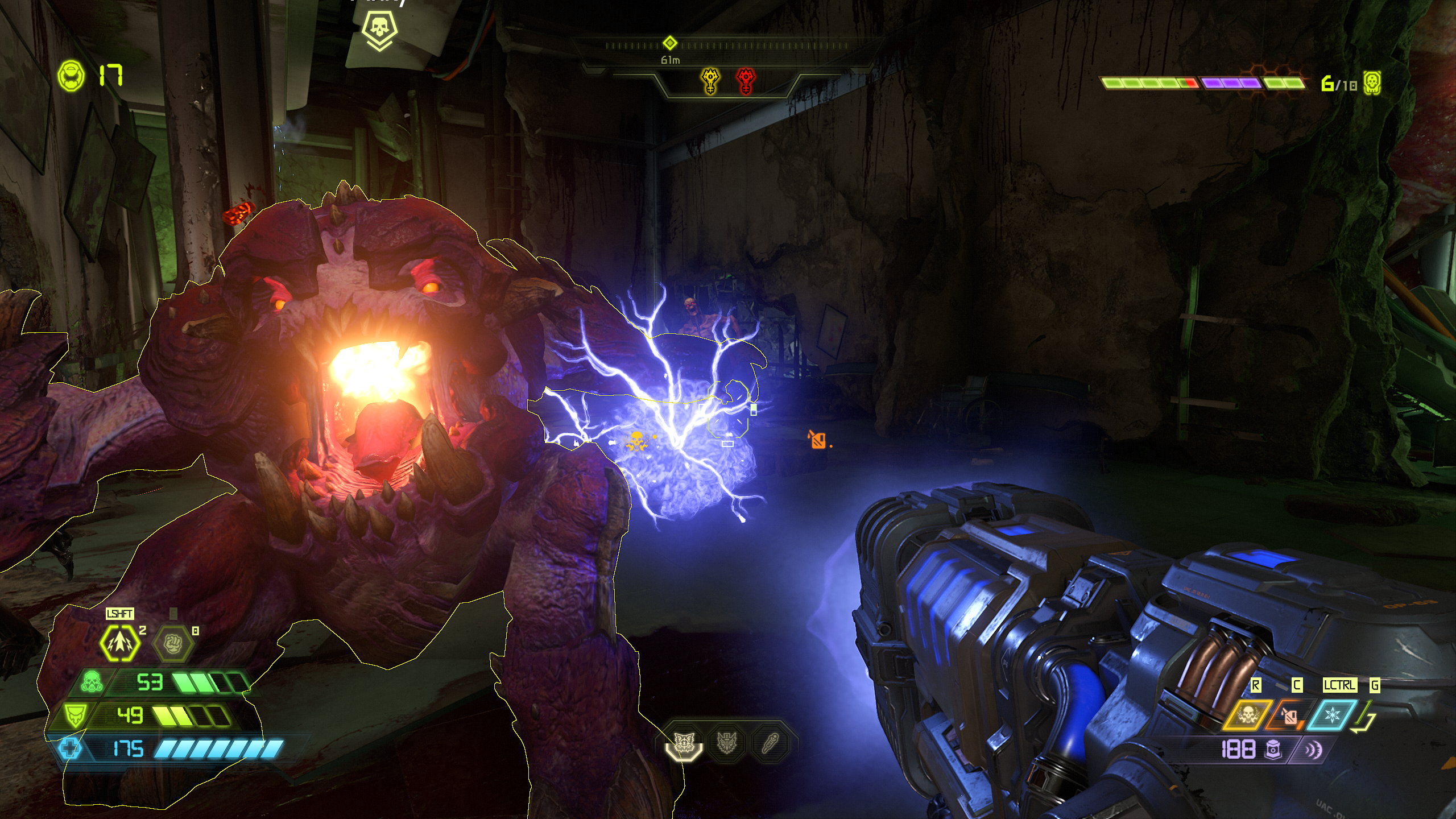This screenshot has width=1456, height=819.
Task: Click the yellow skull key compass icon
Action: [x=710, y=81]
